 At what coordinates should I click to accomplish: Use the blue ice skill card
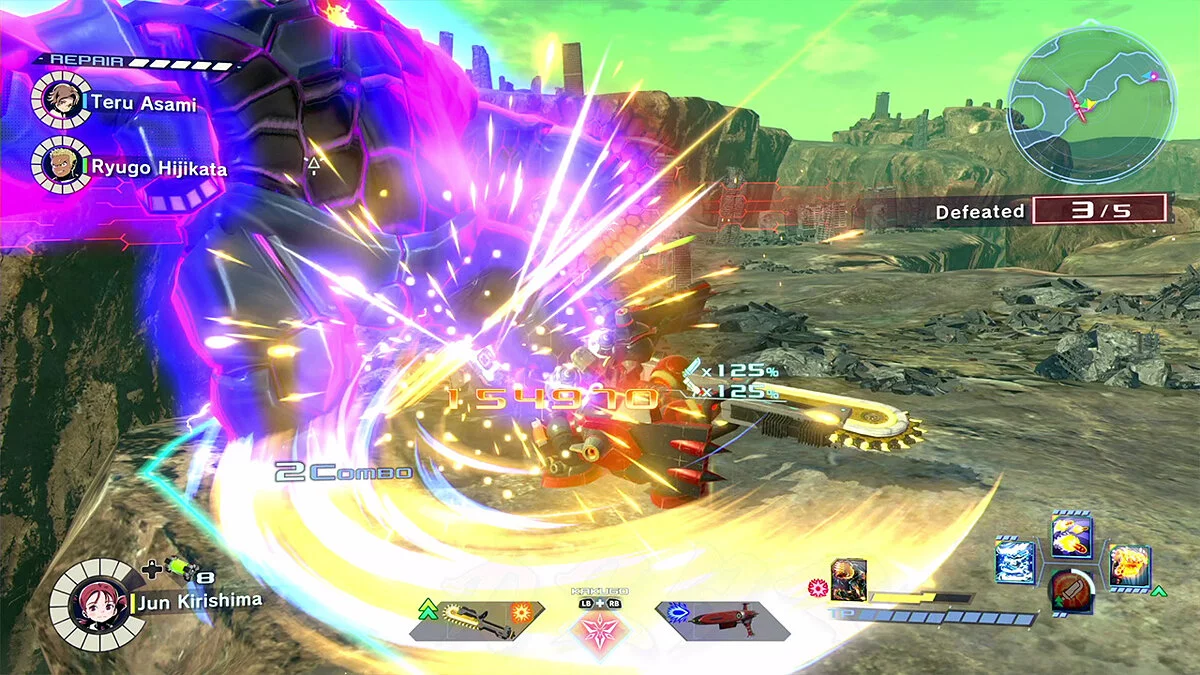click(1015, 561)
